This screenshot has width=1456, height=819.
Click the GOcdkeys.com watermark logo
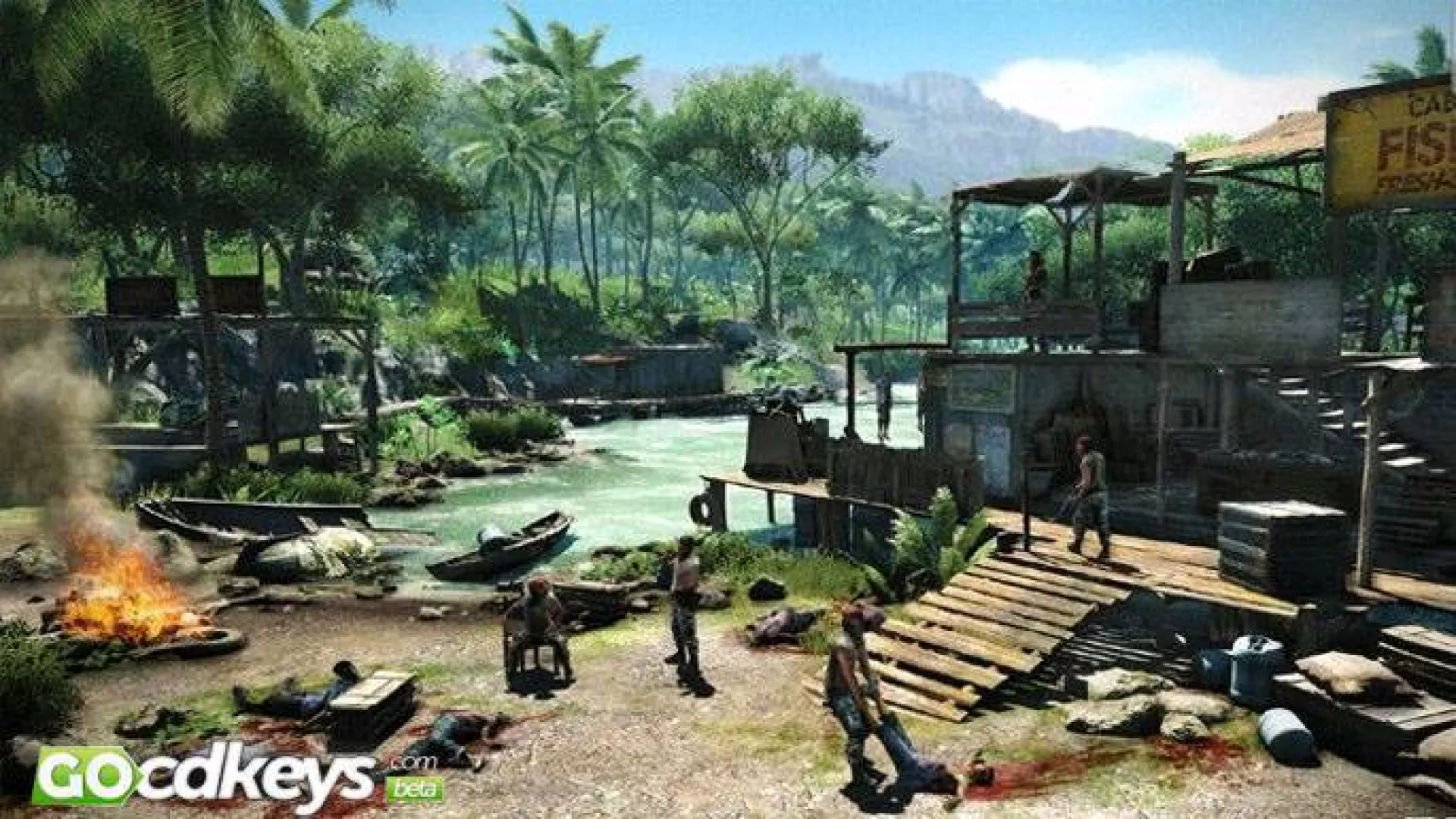pos(227,775)
